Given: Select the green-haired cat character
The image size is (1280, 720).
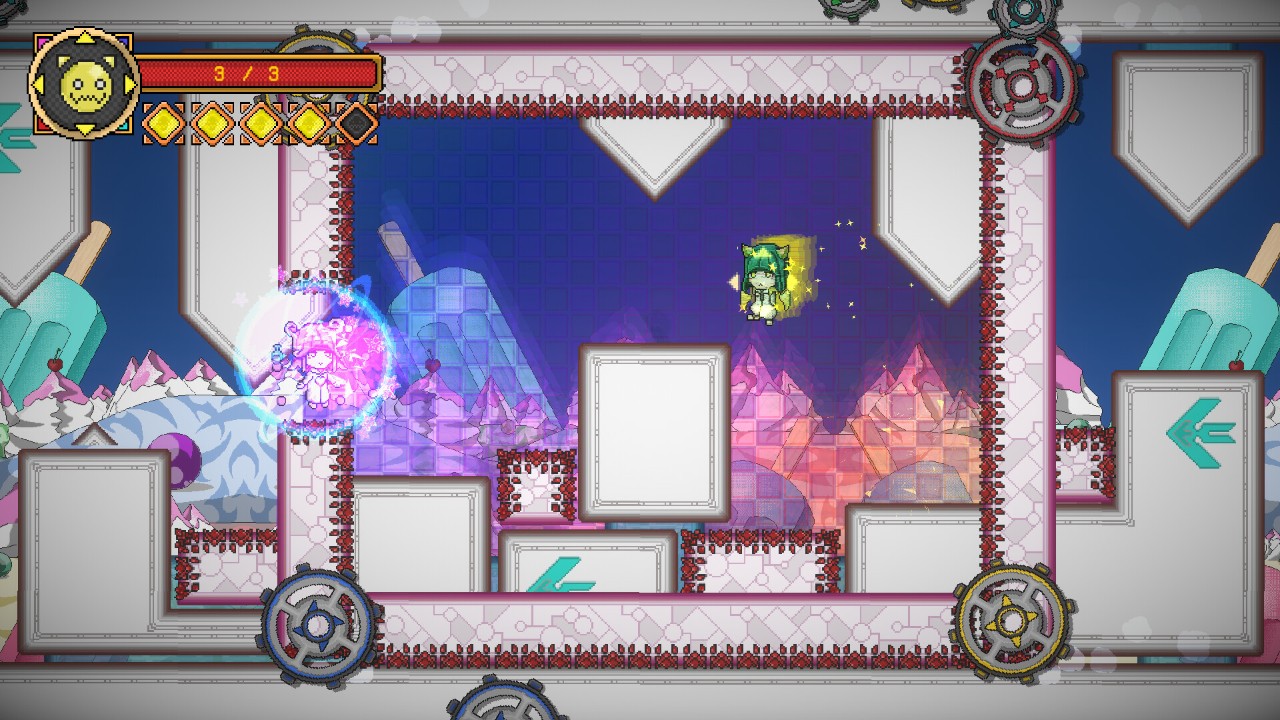Looking at the screenshot, I should coord(765,280).
